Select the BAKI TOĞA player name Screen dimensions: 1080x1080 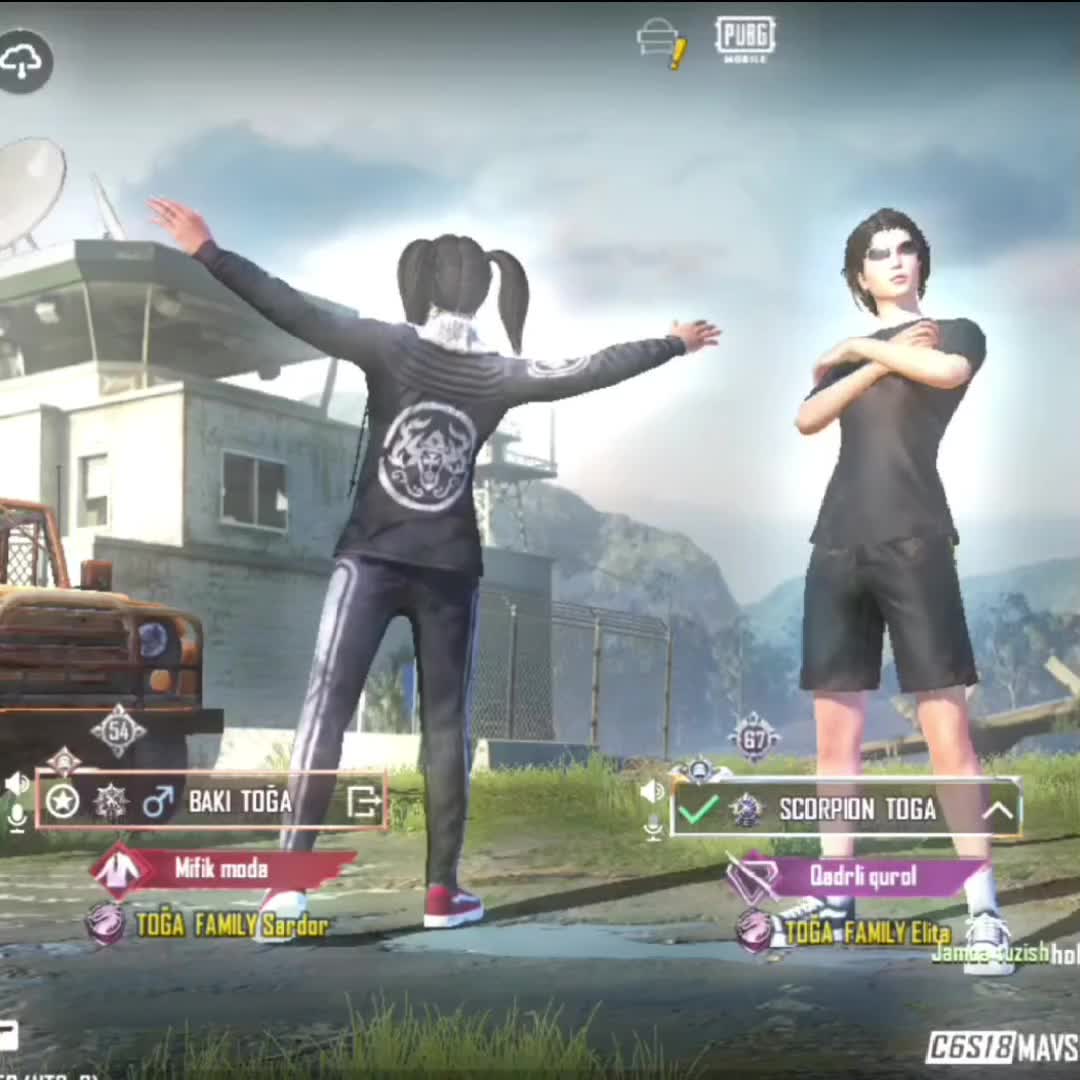240,801
